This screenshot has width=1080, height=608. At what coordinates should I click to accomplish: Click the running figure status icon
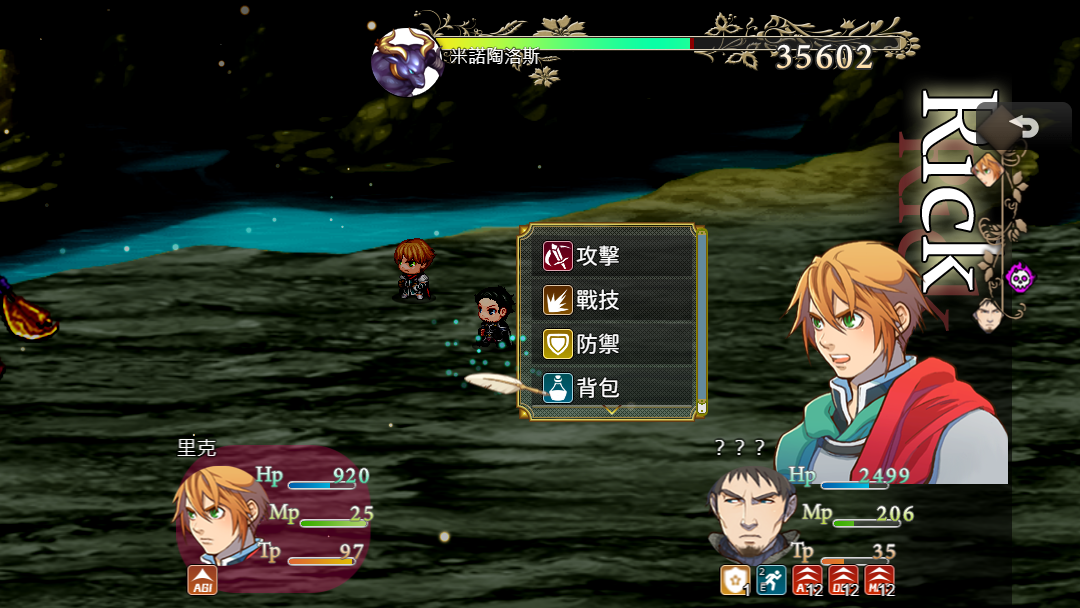tap(771, 580)
